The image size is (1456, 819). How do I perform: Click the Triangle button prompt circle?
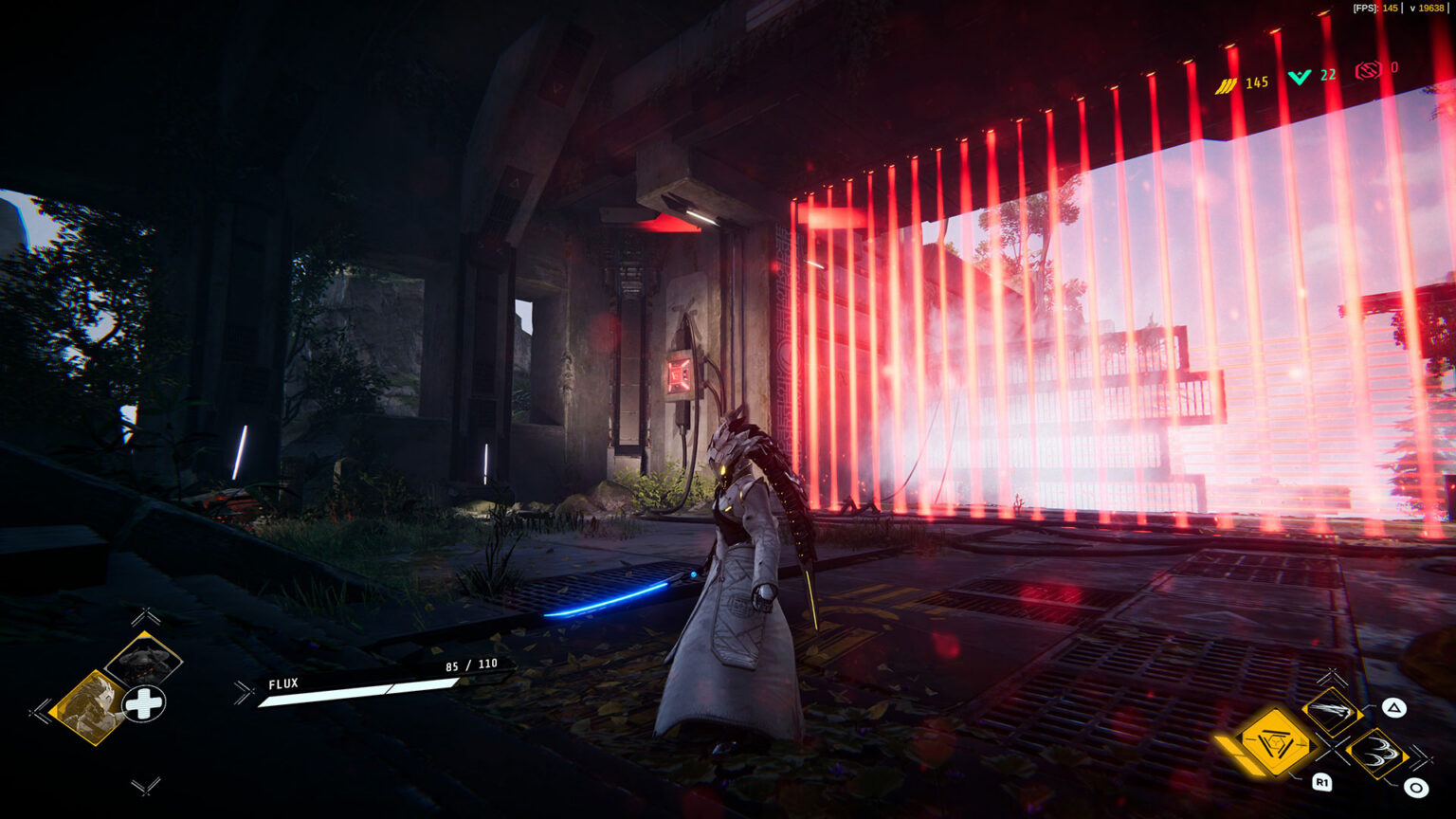[x=1395, y=709]
